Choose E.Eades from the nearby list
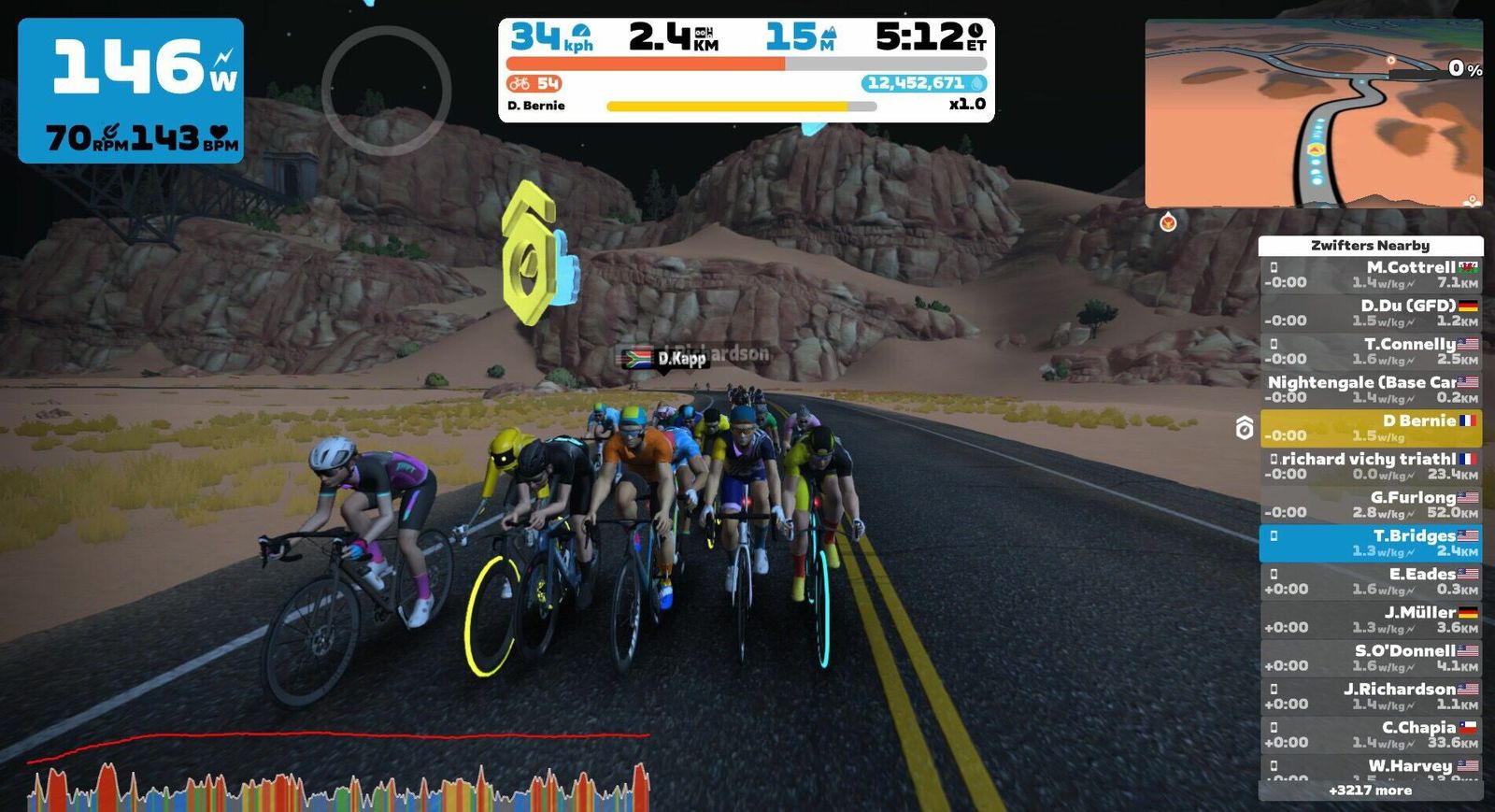The width and height of the screenshot is (1495, 812). (x=1370, y=581)
